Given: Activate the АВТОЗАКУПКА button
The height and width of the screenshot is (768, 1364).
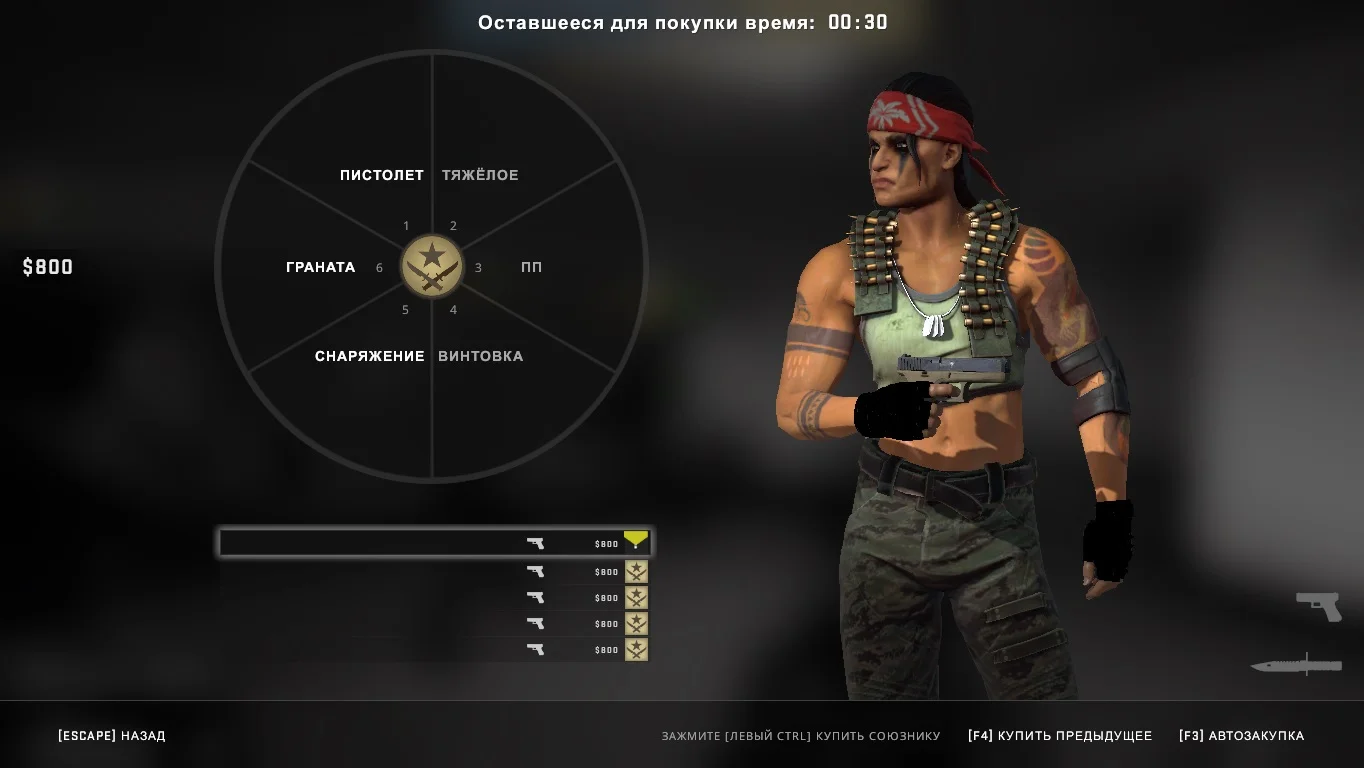Looking at the screenshot, I should pyautogui.click(x=1241, y=736).
